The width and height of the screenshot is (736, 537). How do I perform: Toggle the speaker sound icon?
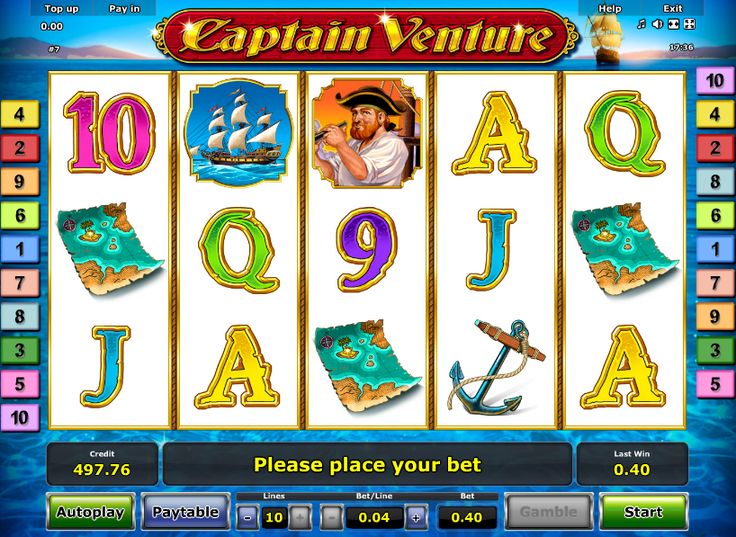(657, 24)
